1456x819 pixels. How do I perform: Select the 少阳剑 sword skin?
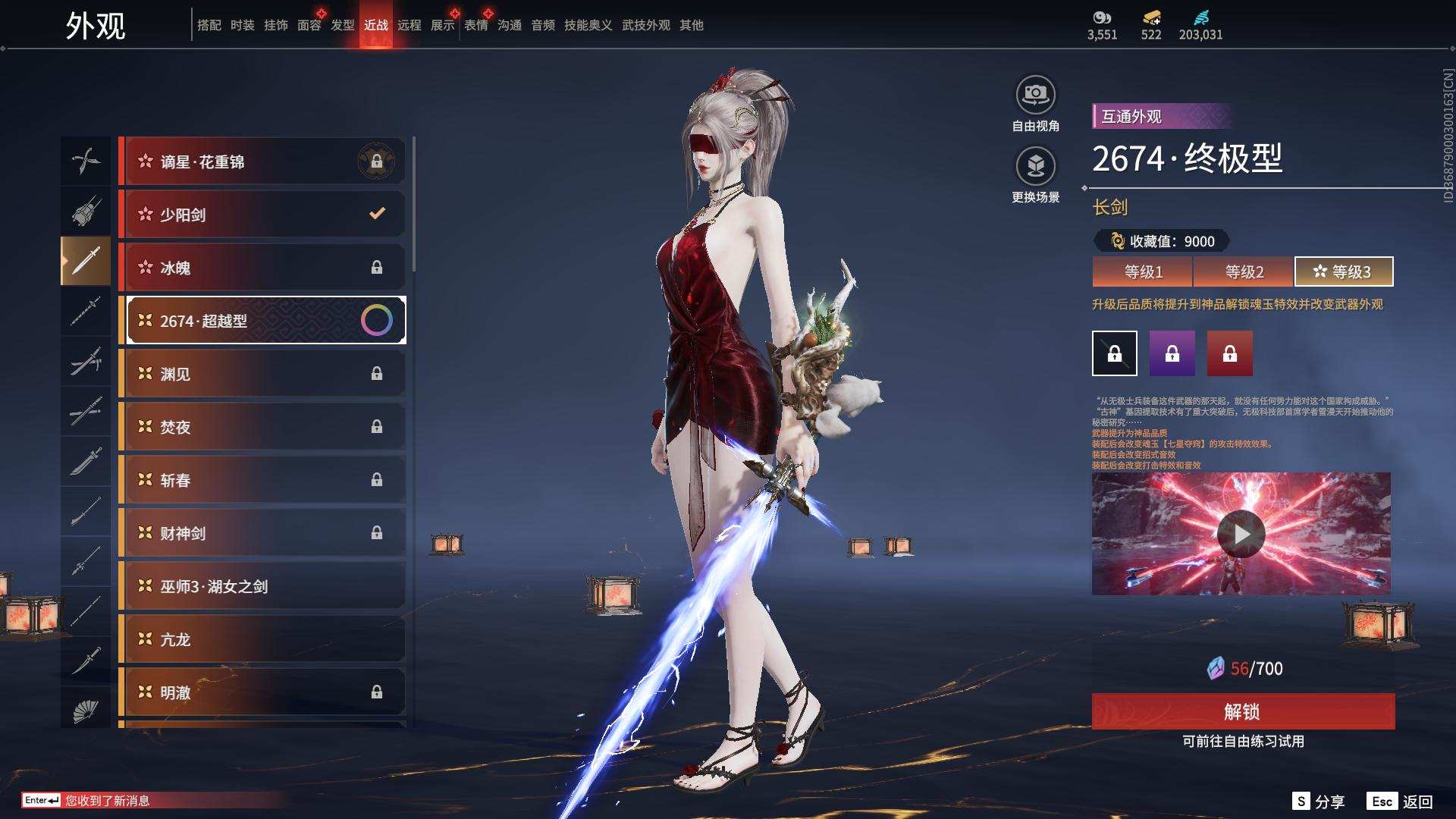click(x=262, y=215)
